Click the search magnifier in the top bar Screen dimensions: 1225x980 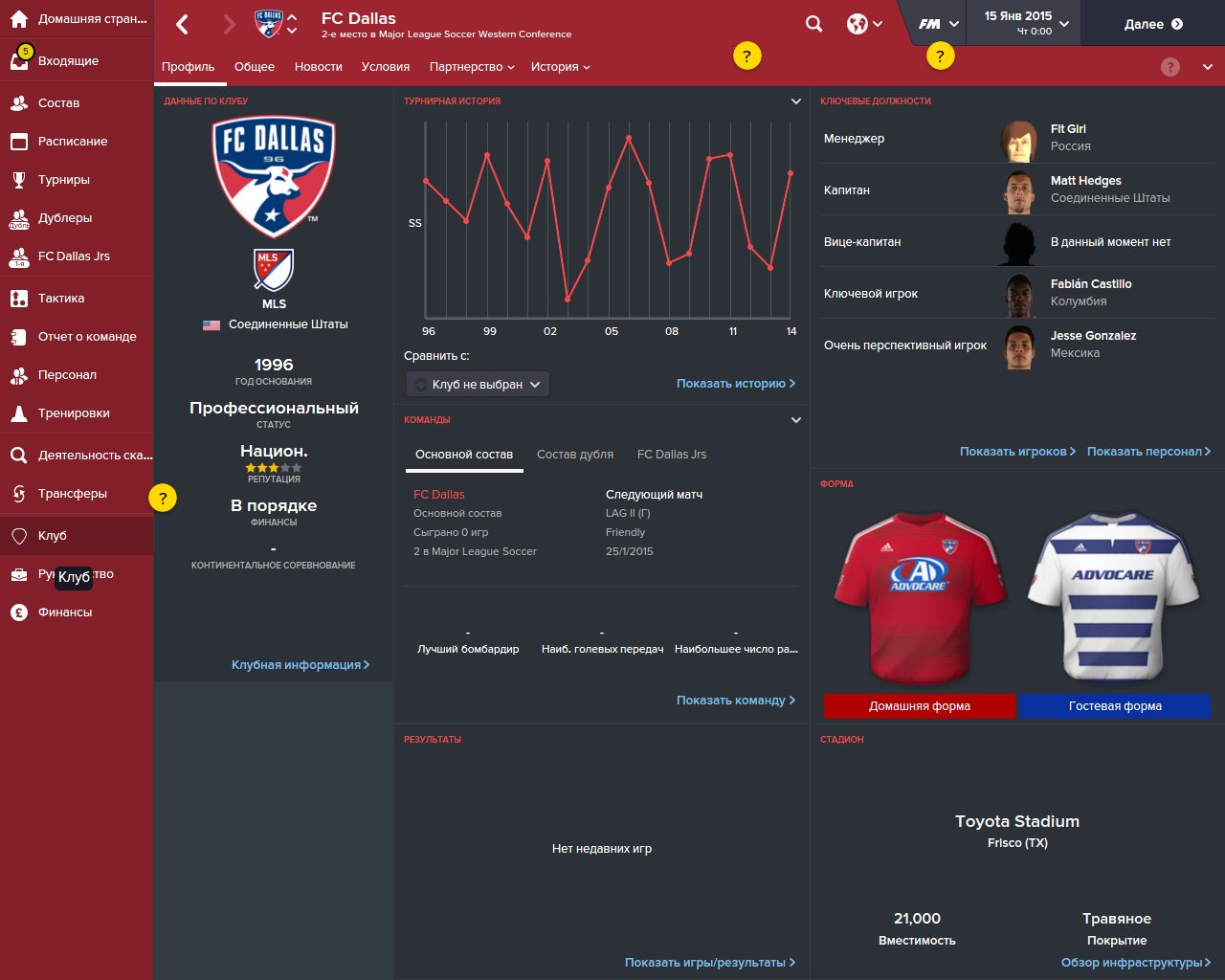[813, 23]
